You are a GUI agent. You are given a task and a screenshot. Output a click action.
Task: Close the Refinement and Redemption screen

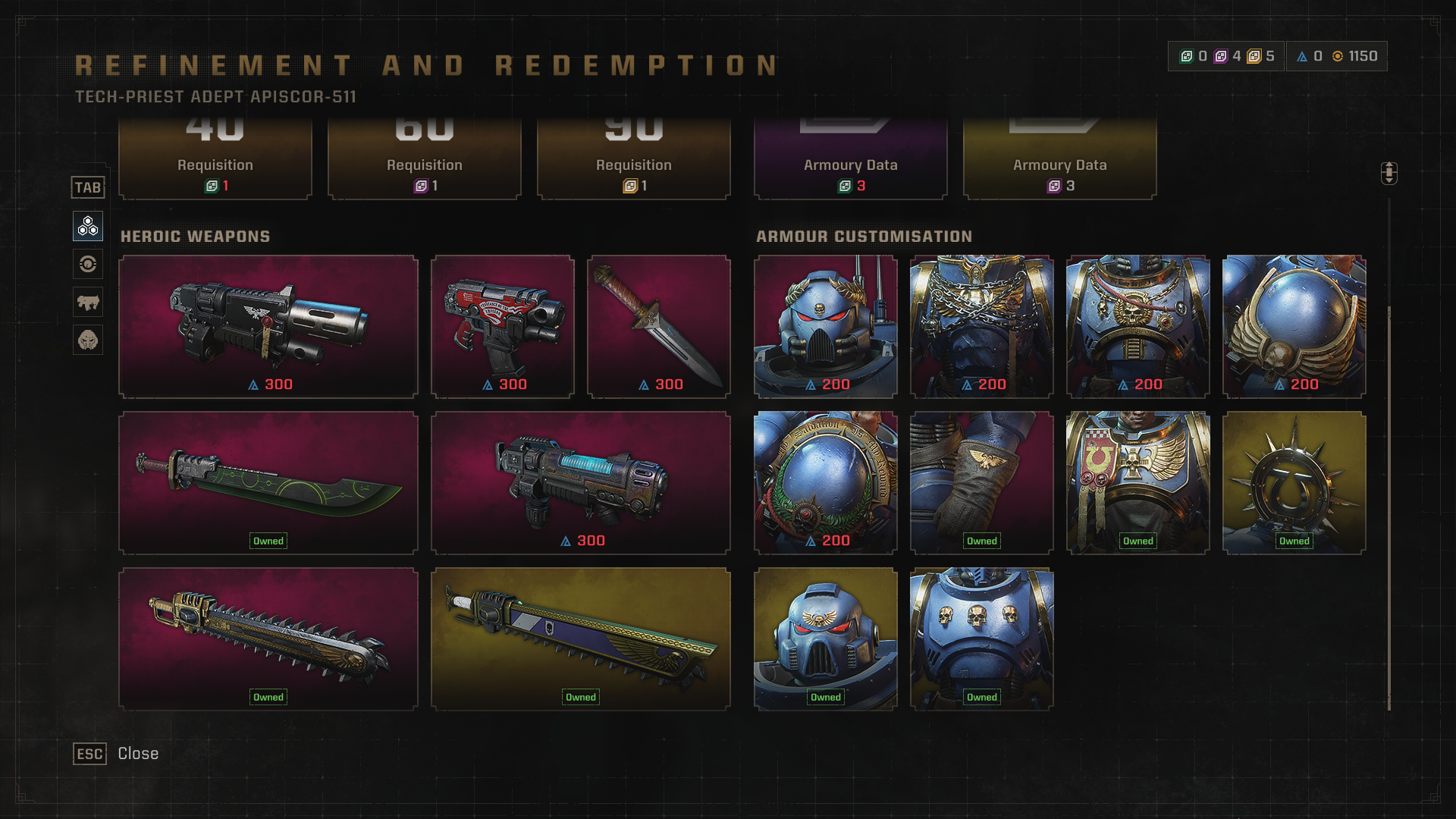89,754
